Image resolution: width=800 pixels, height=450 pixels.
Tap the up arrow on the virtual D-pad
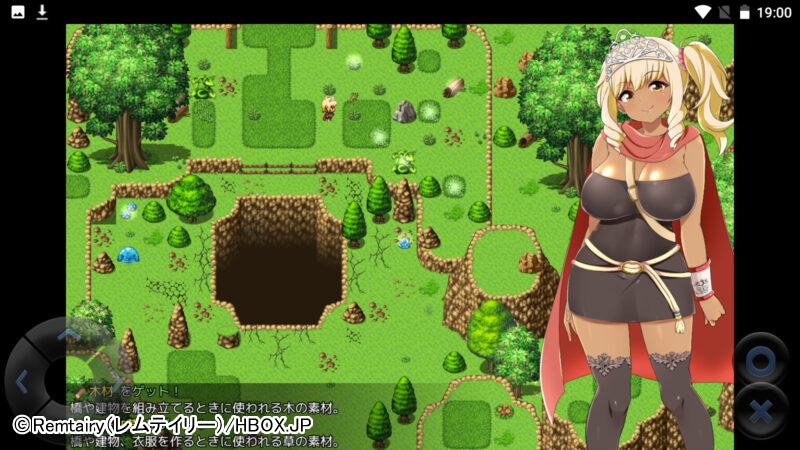click(66, 334)
